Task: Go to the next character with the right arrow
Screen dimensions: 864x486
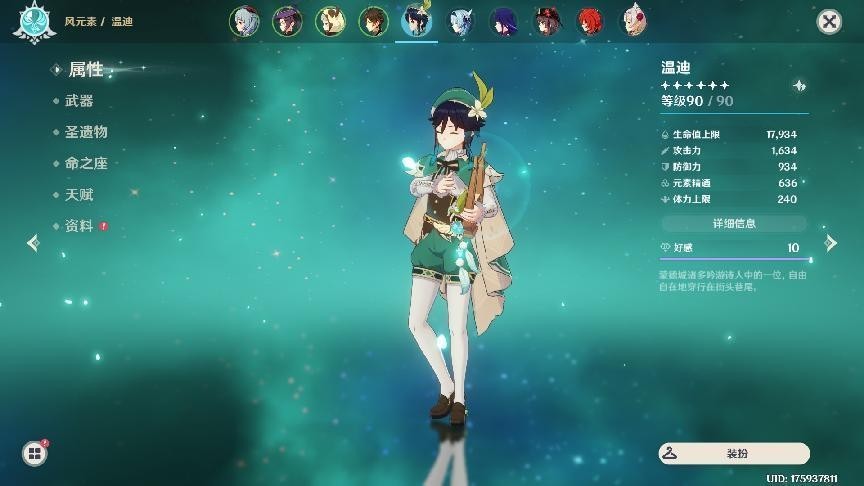Action: 830,243
